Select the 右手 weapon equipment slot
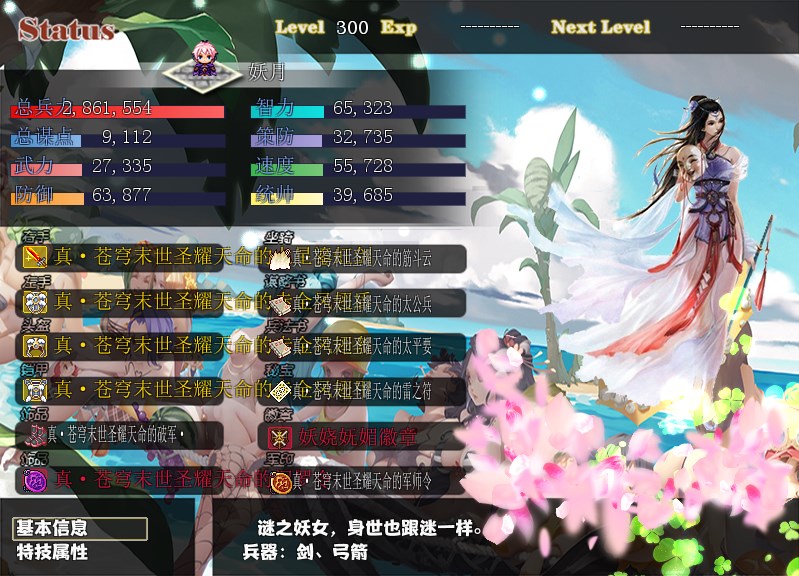This screenshot has width=799, height=576. [x=140, y=258]
